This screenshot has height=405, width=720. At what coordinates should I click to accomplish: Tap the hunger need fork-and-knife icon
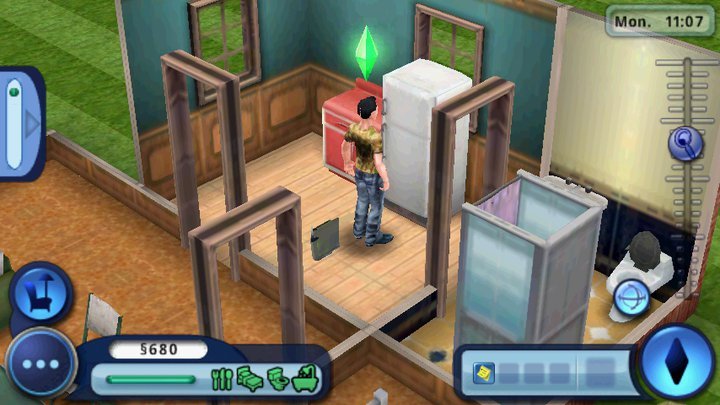(x=222, y=379)
